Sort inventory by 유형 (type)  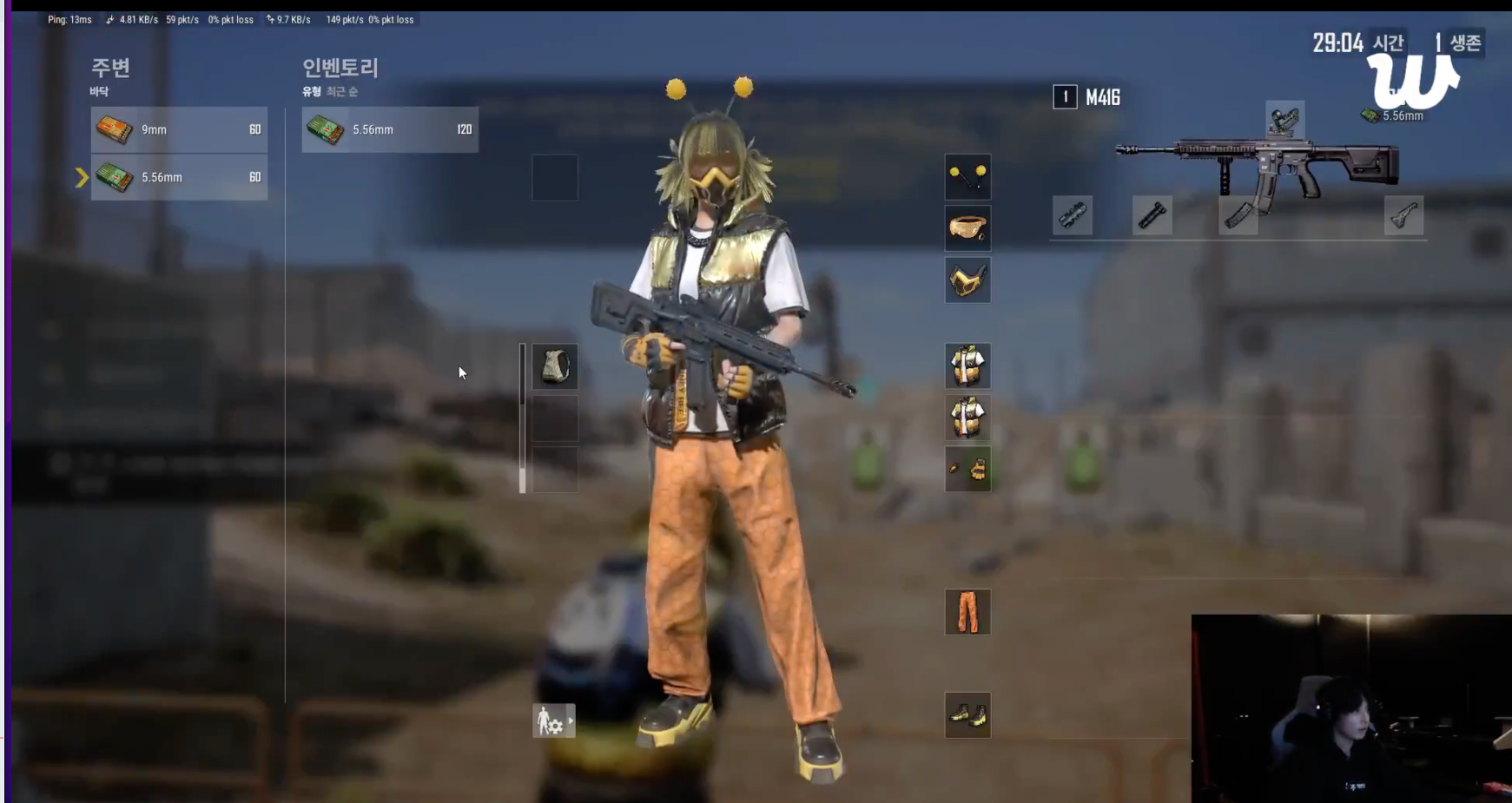(312, 91)
